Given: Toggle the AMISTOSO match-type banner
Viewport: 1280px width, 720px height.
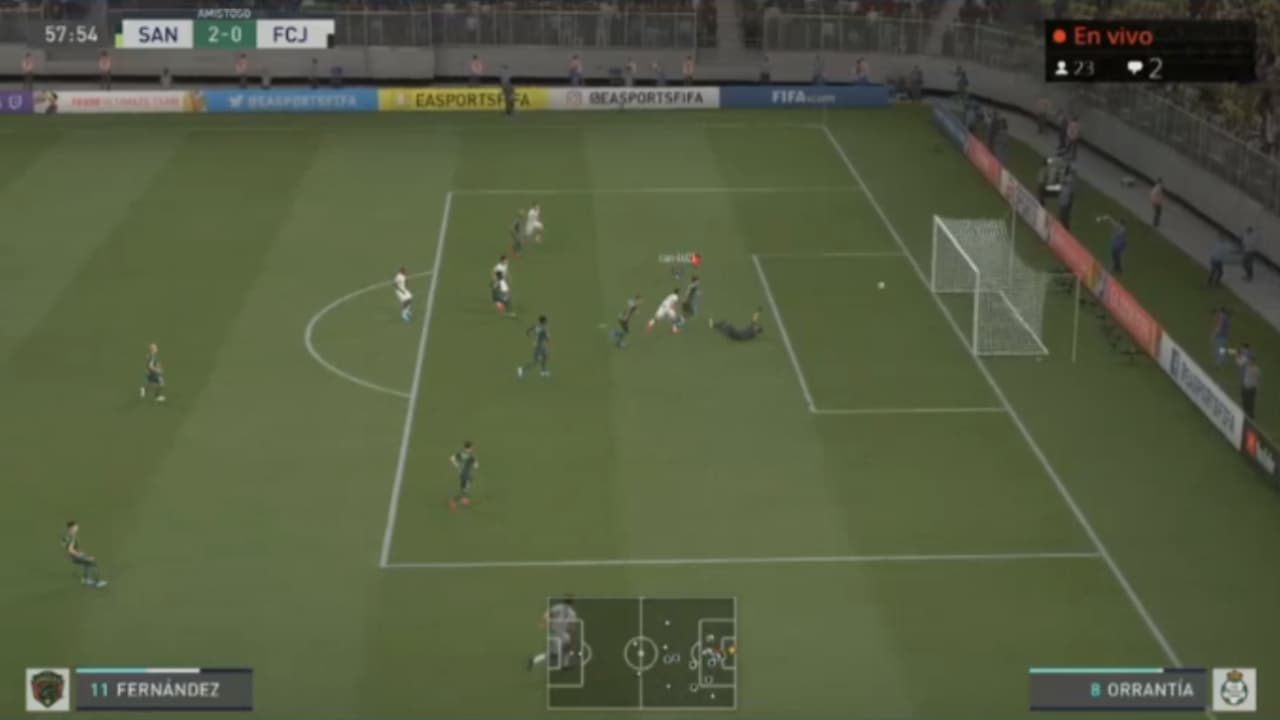Looking at the screenshot, I should (x=225, y=12).
